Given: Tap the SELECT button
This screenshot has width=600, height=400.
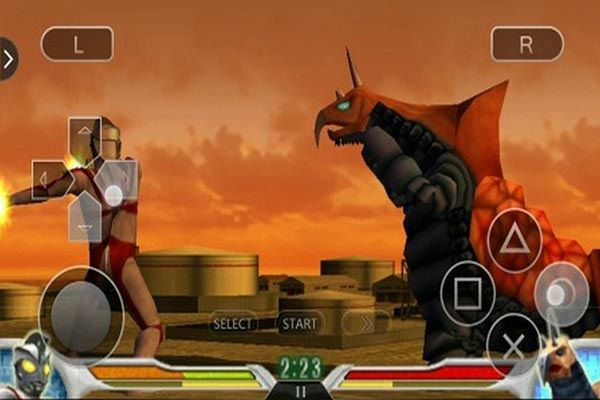Looking at the screenshot, I should (233, 323).
